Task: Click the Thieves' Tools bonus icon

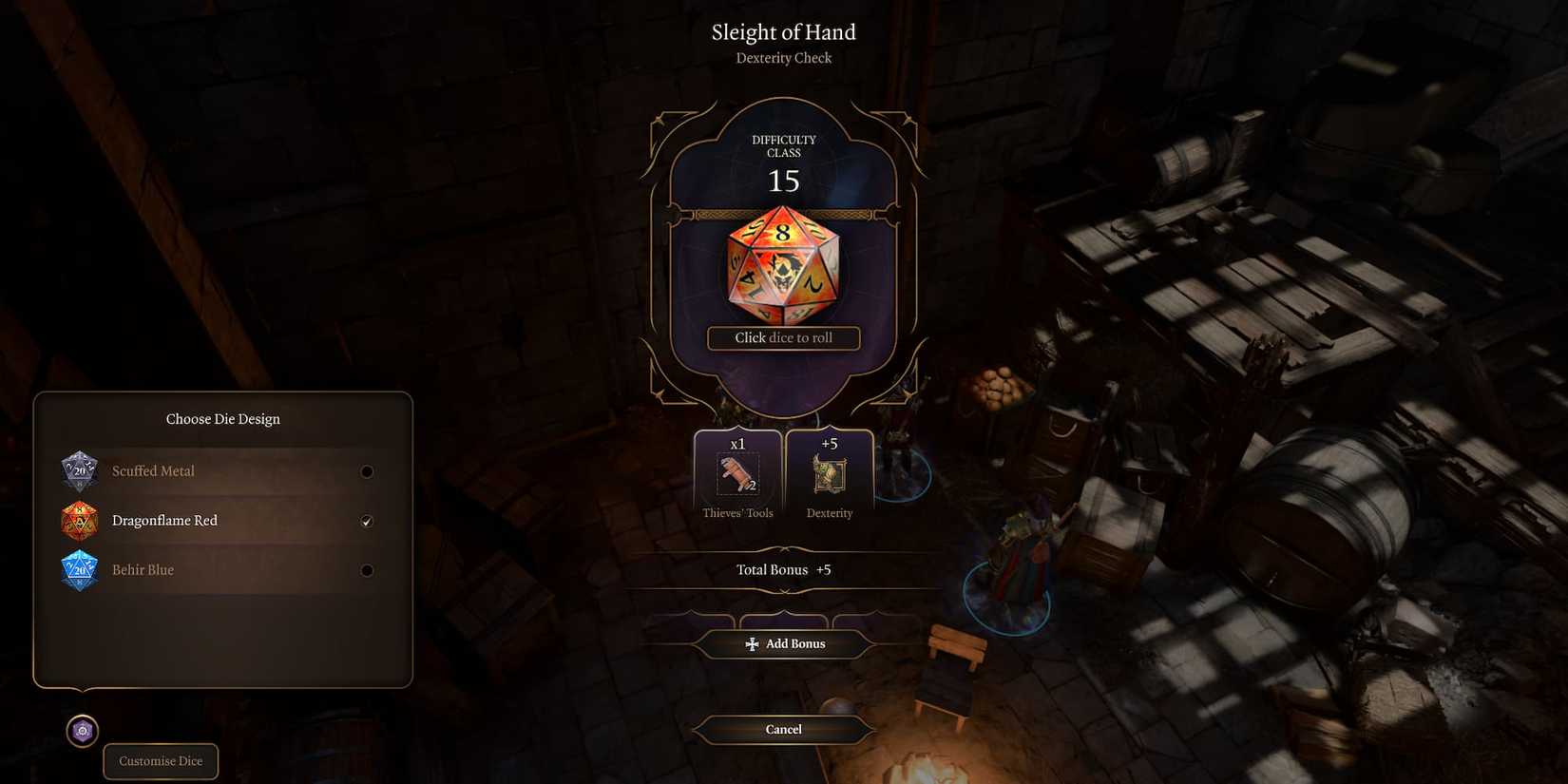Action: point(737,472)
